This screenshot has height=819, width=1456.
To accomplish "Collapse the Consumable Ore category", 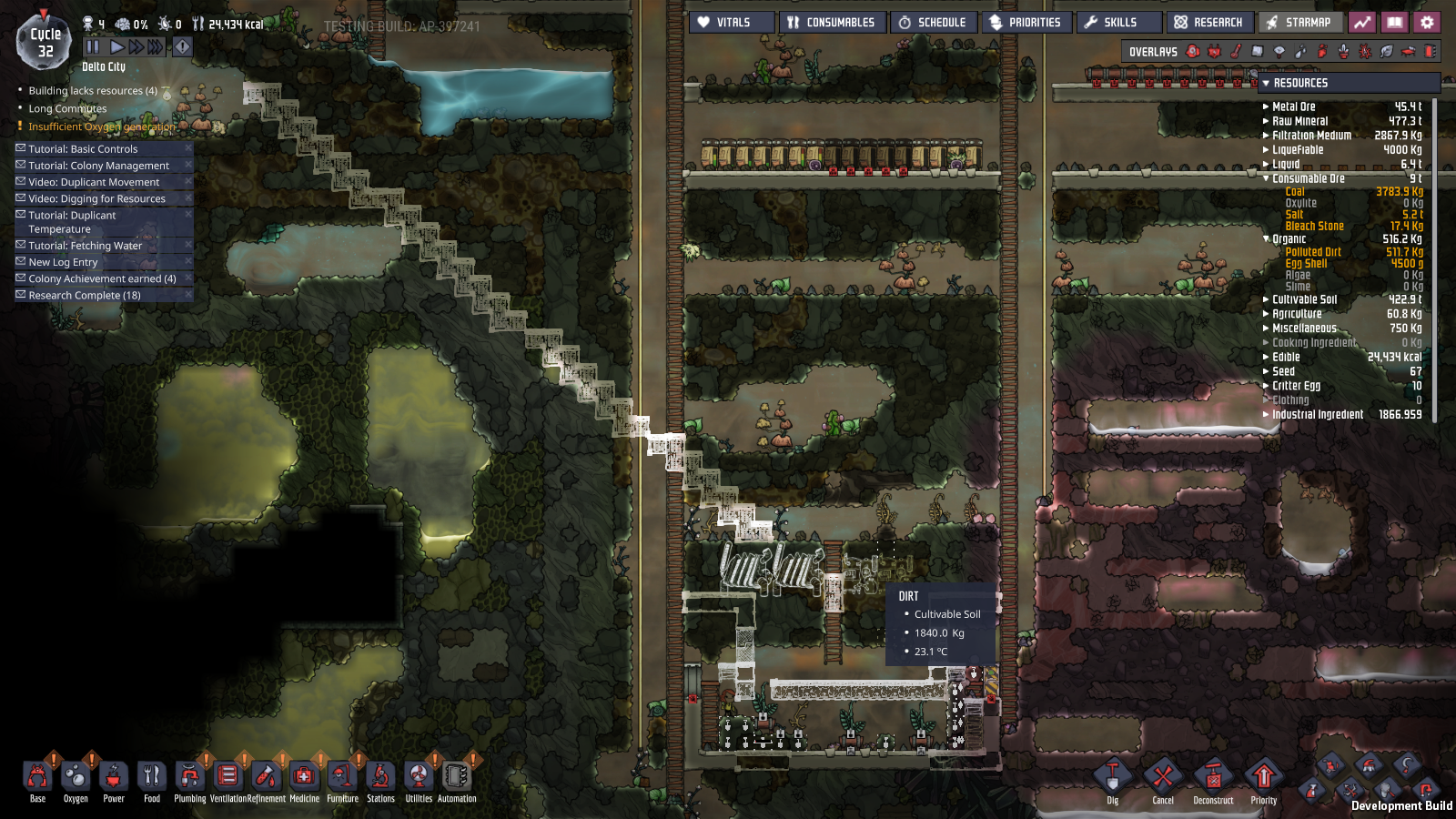I will (x=1268, y=178).
